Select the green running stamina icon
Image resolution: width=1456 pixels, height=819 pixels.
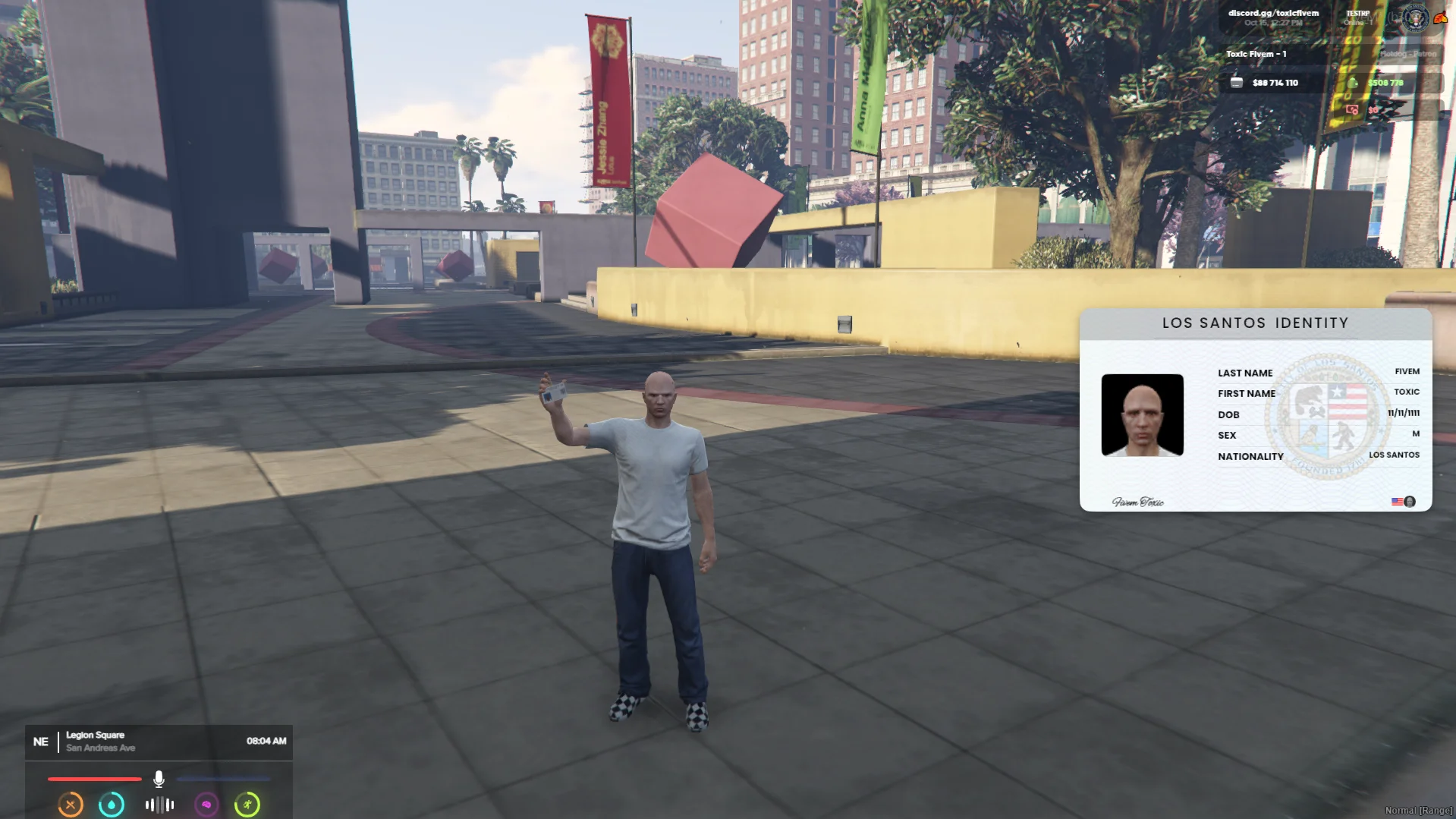247,805
